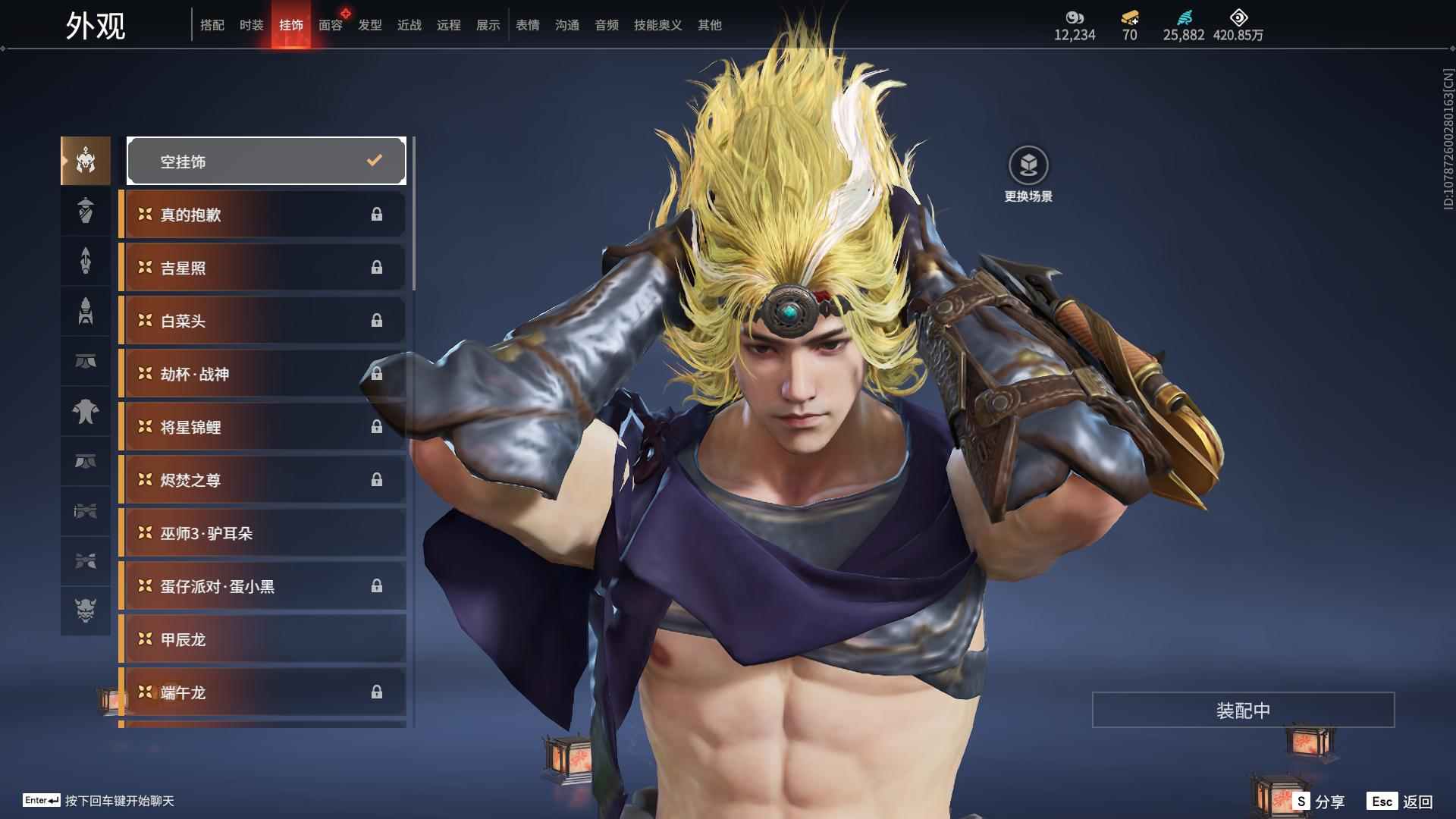Image resolution: width=1456 pixels, height=819 pixels.
Task: Select the 巫师3·驴耳朵 accessory
Action: point(262,533)
